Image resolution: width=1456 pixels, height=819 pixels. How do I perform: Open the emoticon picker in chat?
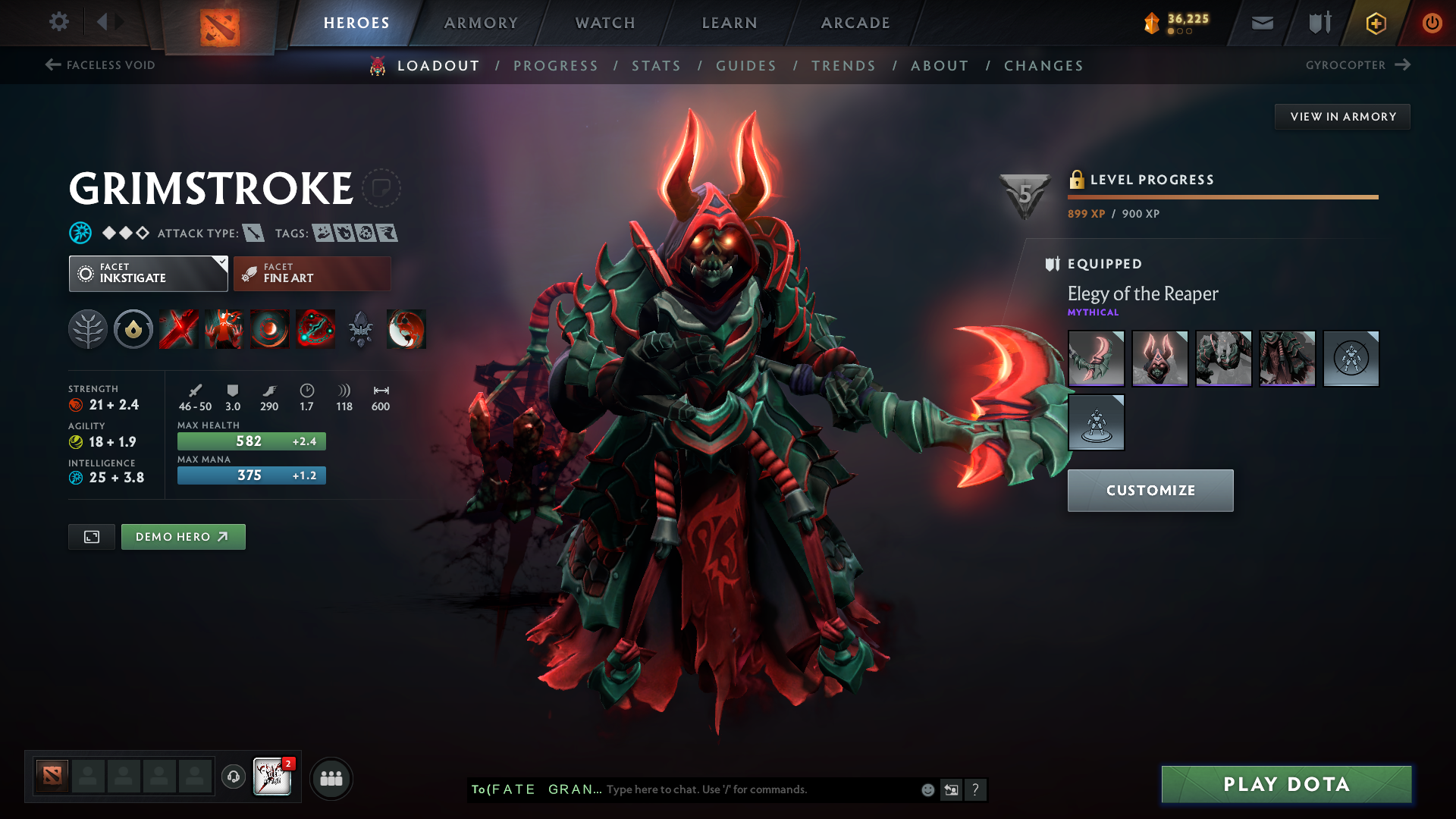pos(927,789)
